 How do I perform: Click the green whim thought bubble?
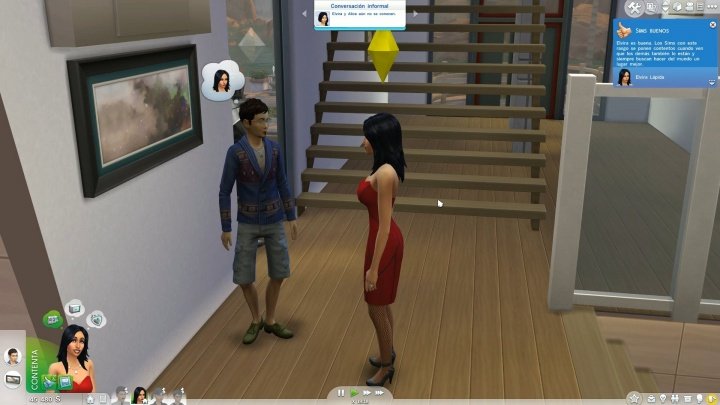pyautogui.click(x=51, y=320)
